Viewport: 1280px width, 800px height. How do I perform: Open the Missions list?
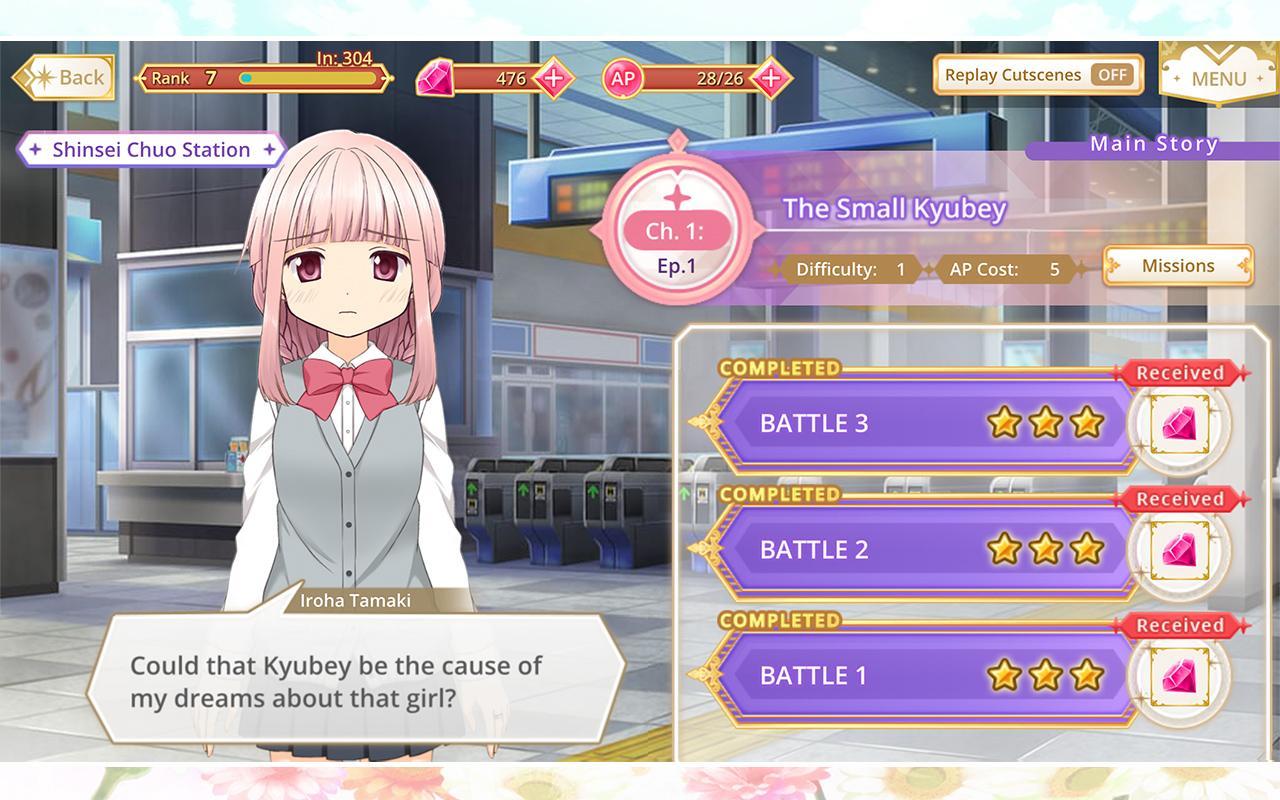pyautogui.click(x=1177, y=266)
